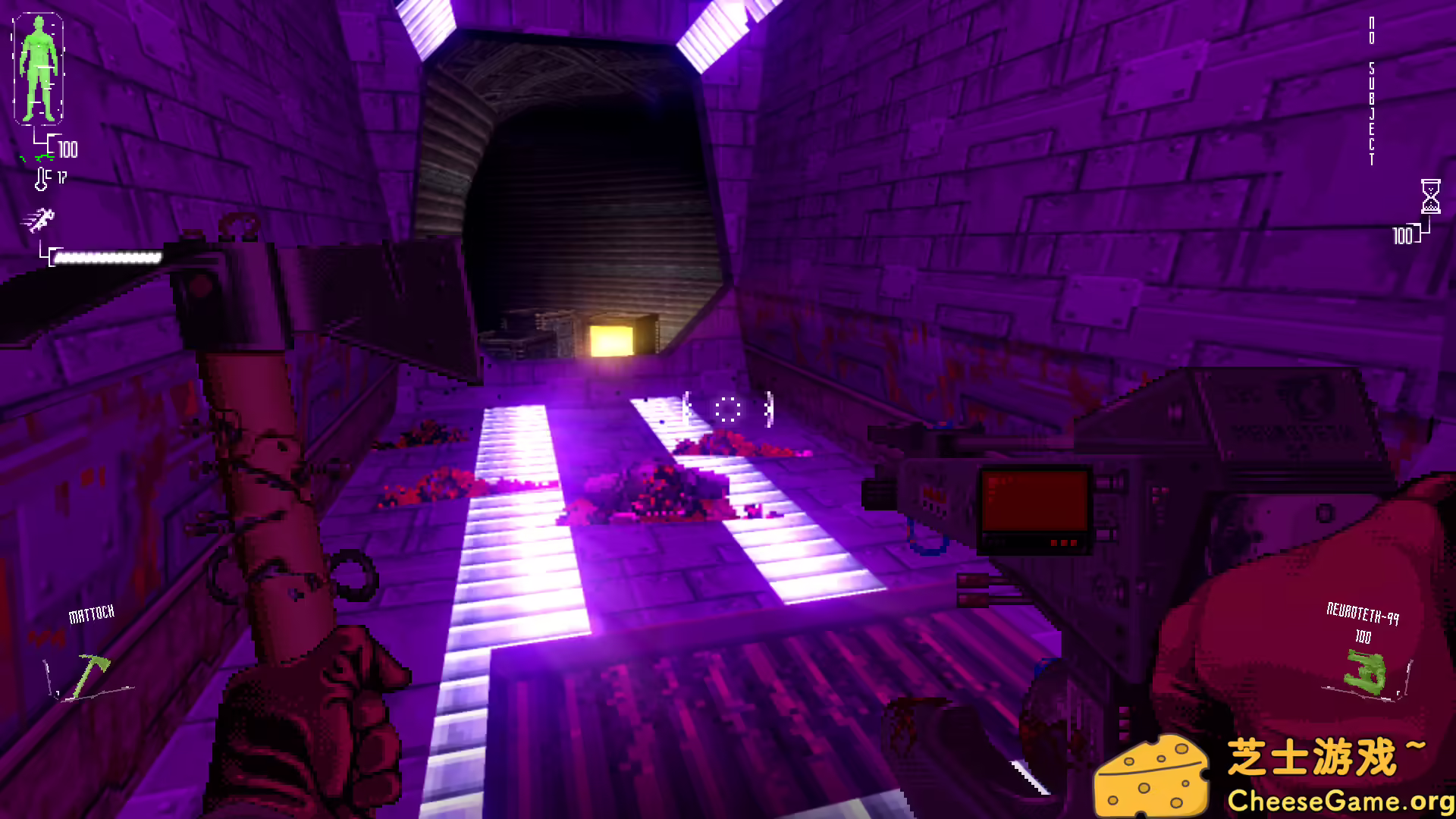Toggle the health readout showing 100
1456x819 pixels.
click(68, 151)
